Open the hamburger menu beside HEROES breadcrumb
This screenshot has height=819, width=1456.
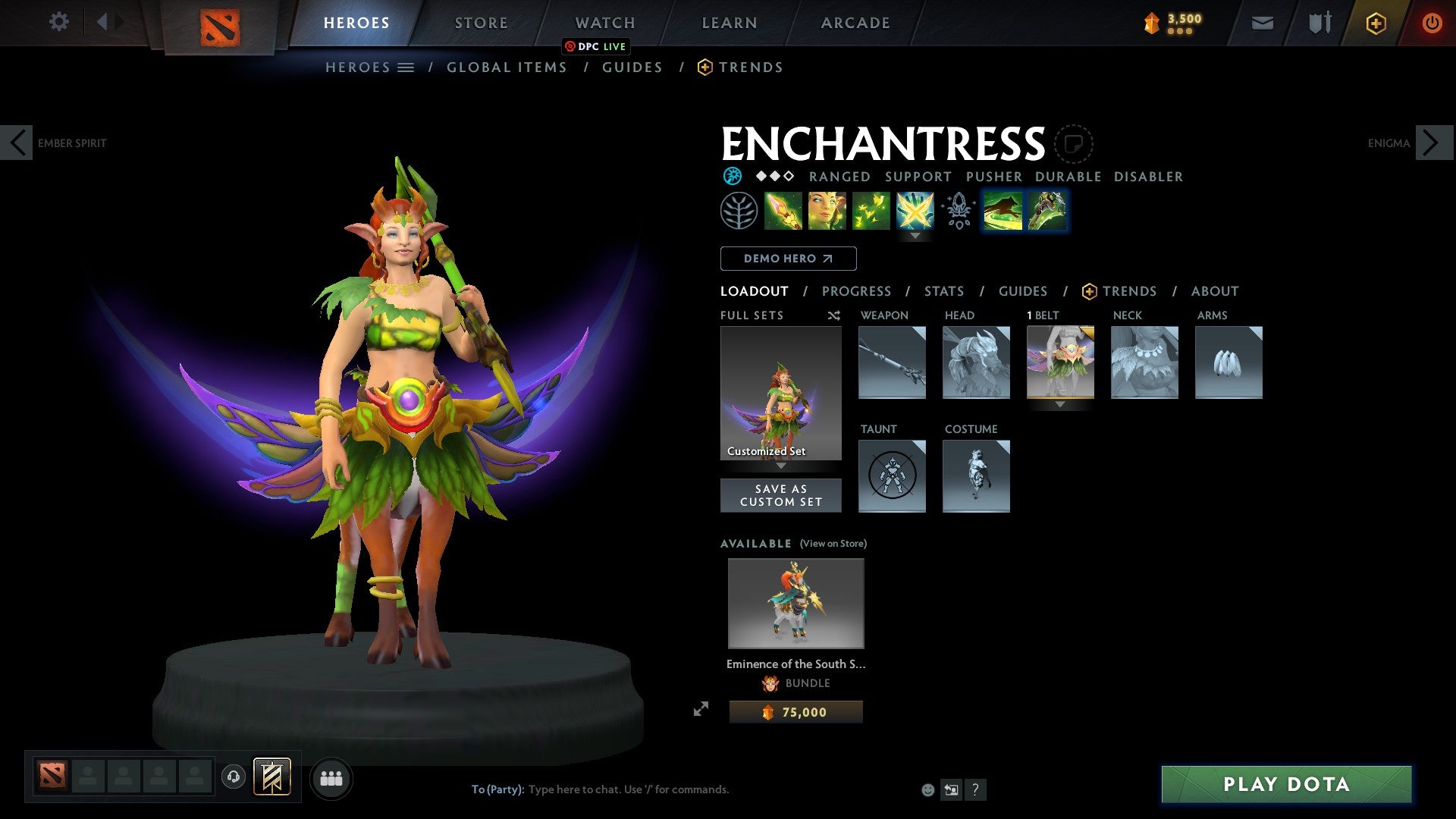[405, 67]
